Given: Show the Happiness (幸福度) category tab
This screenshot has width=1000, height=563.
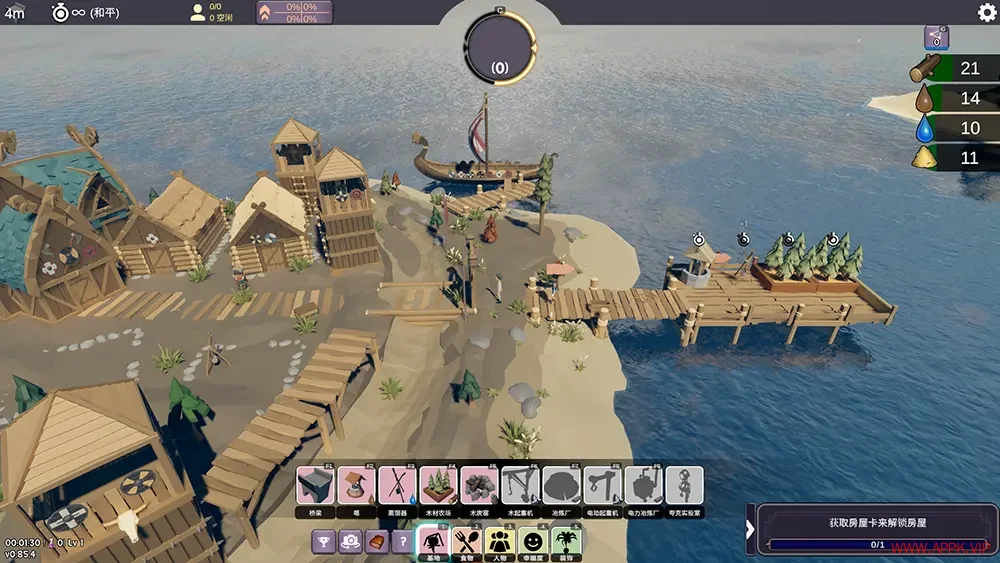Looking at the screenshot, I should click(x=534, y=542).
